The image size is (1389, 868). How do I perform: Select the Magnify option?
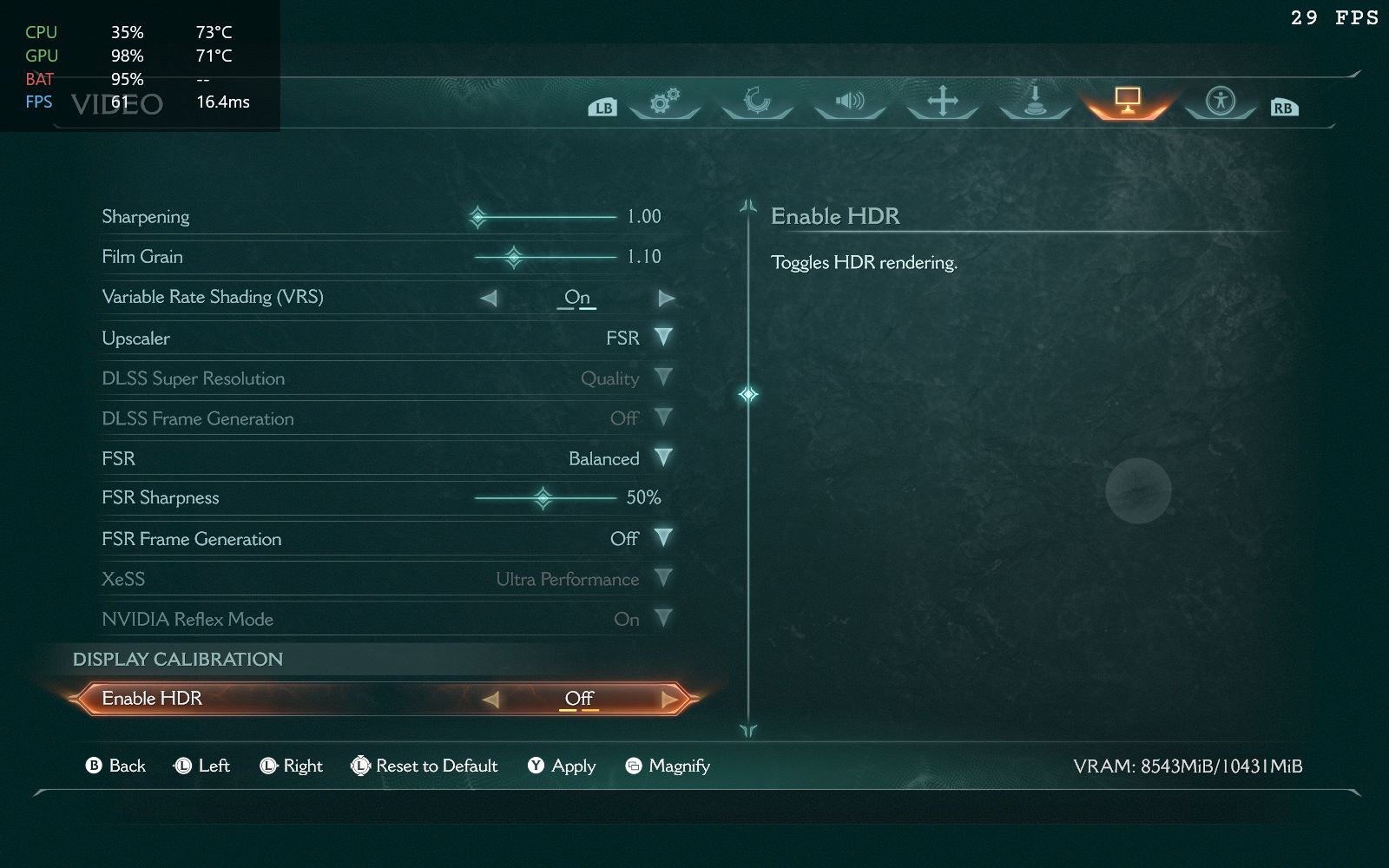668,766
